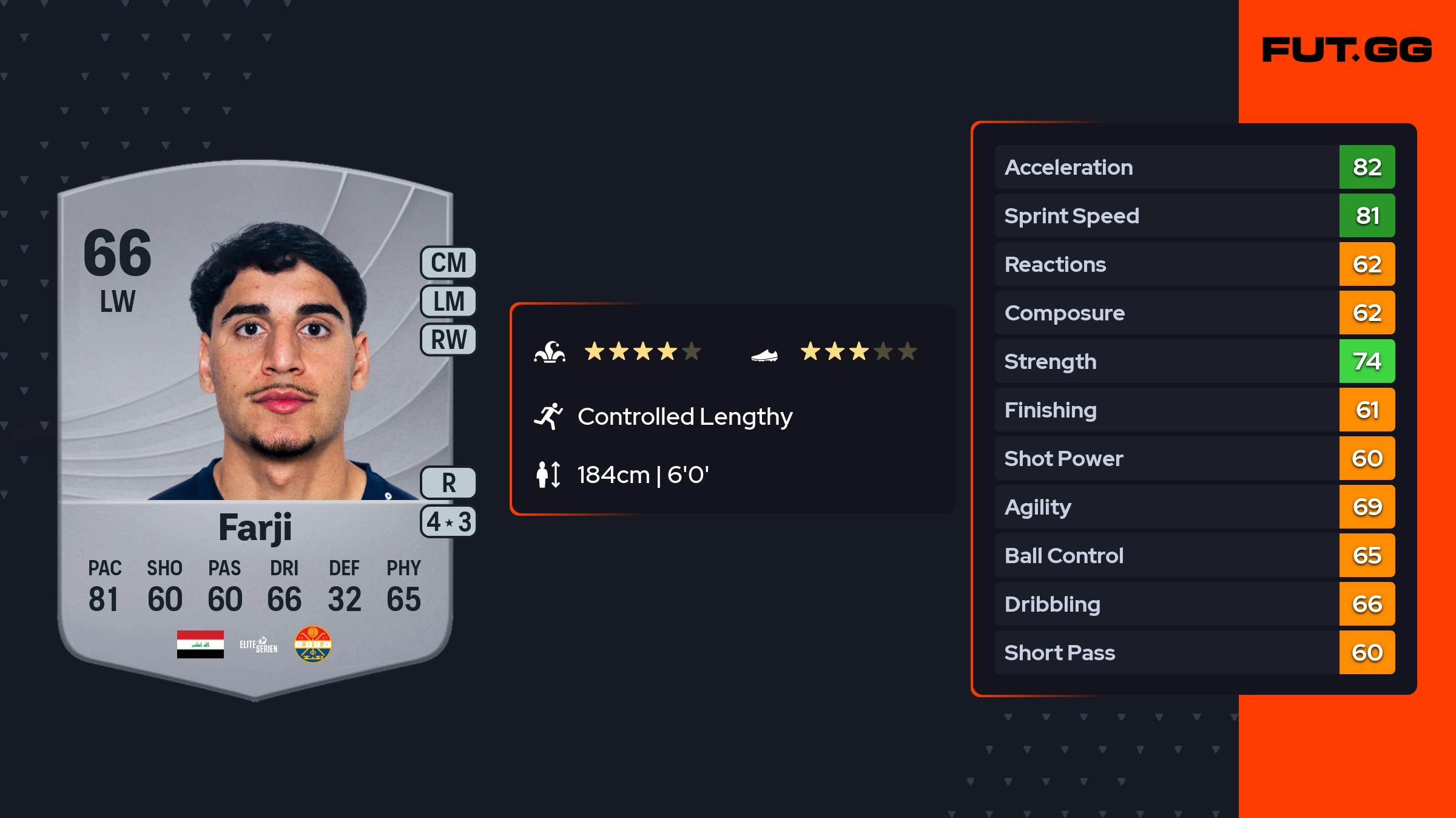1456x818 pixels.
Task: Select the Acceleration stat row
Action: point(1194,167)
